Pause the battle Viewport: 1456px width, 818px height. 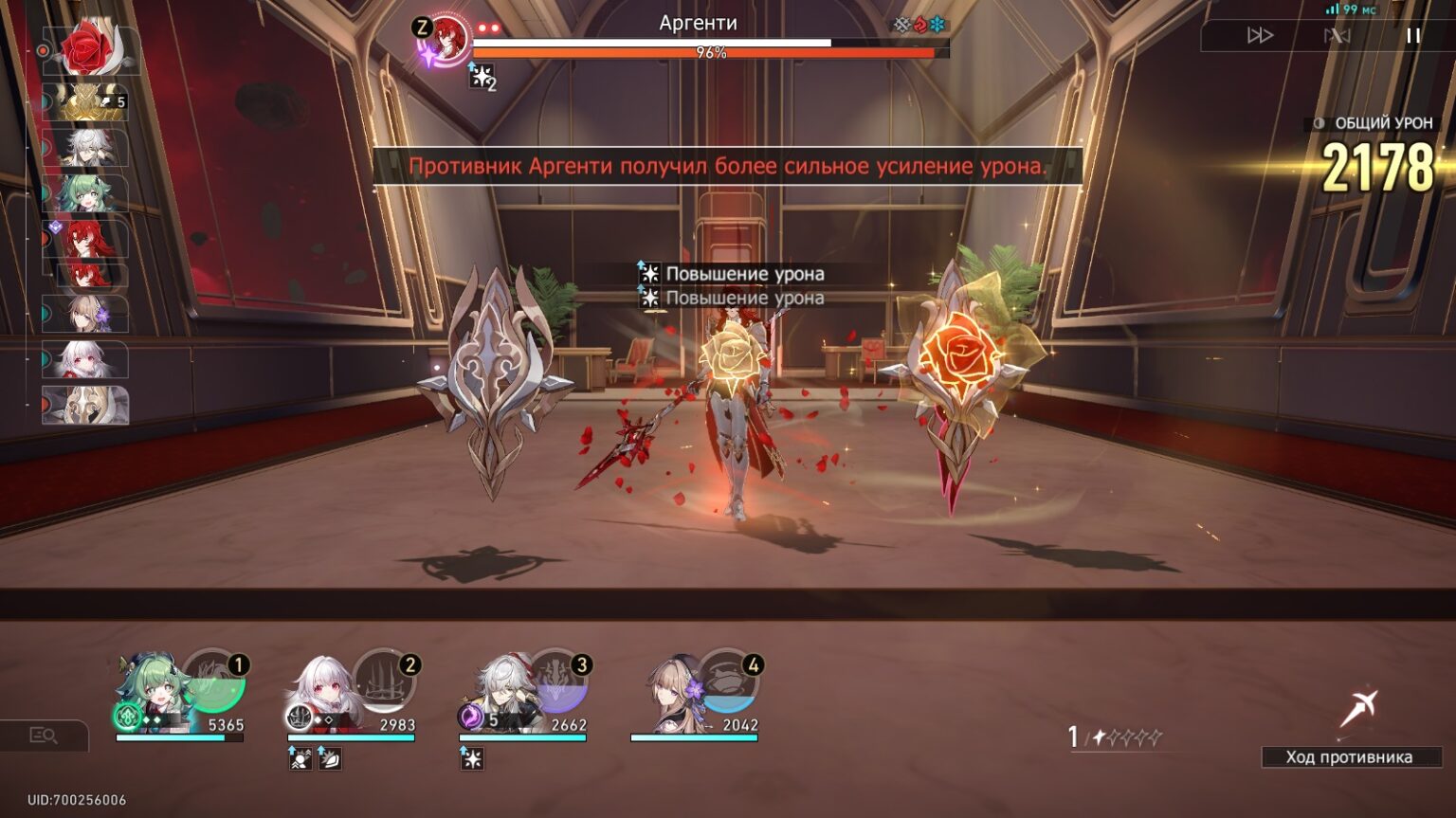[1412, 36]
